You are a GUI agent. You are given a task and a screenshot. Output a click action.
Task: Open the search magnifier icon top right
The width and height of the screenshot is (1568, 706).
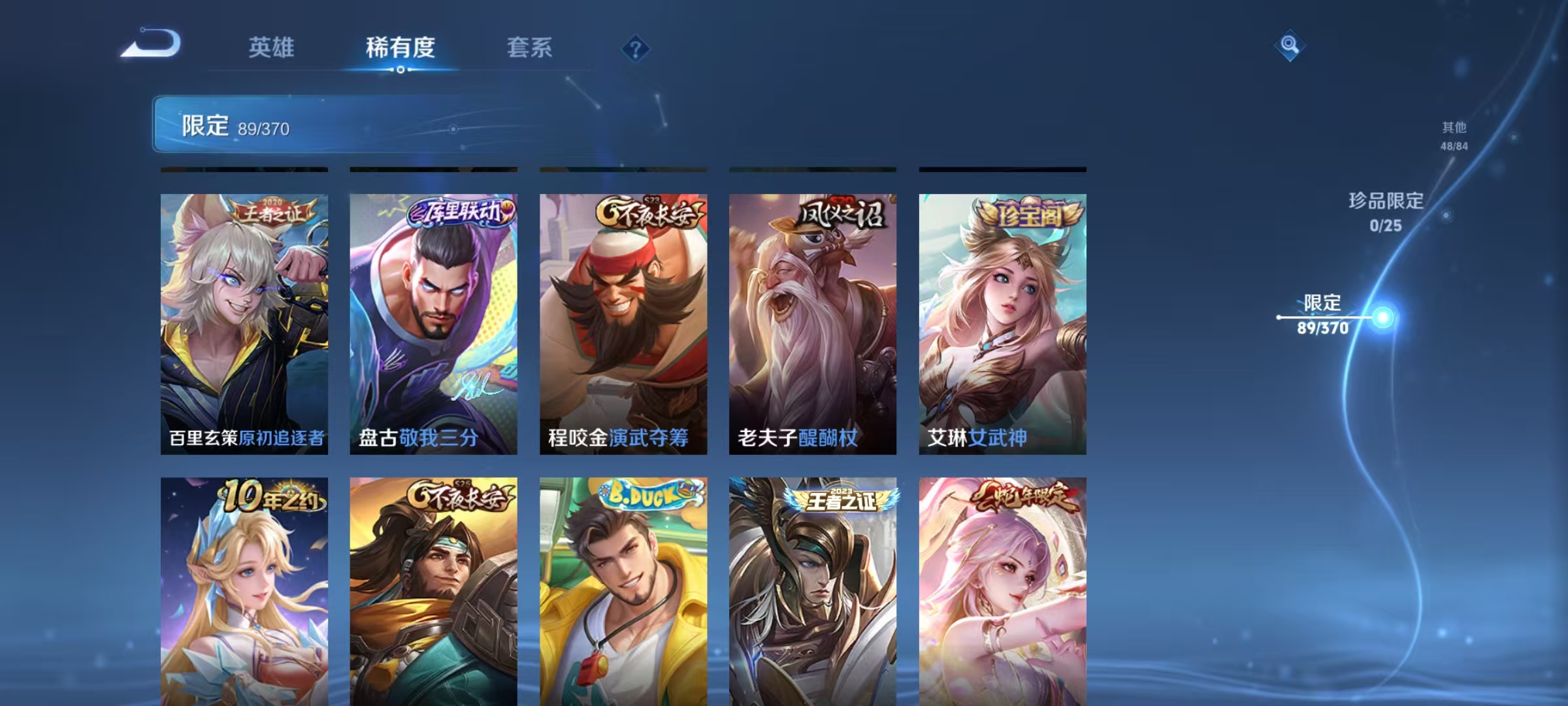tap(1290, 44)
